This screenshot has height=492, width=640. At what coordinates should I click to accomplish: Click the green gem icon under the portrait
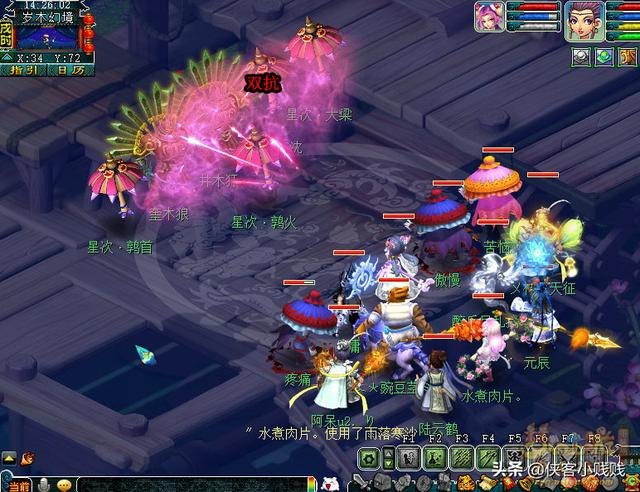point(604,57)
